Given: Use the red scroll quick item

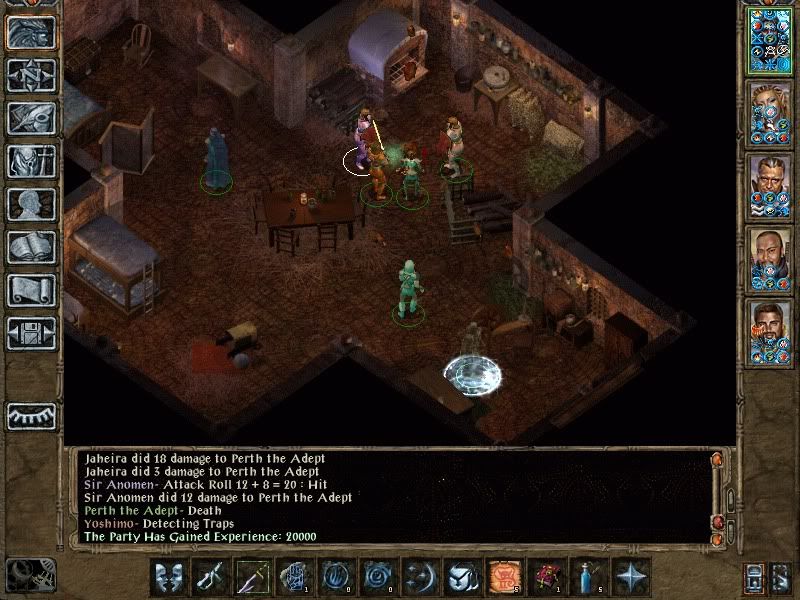Looking at the screenshot, I should click(503, 575).
